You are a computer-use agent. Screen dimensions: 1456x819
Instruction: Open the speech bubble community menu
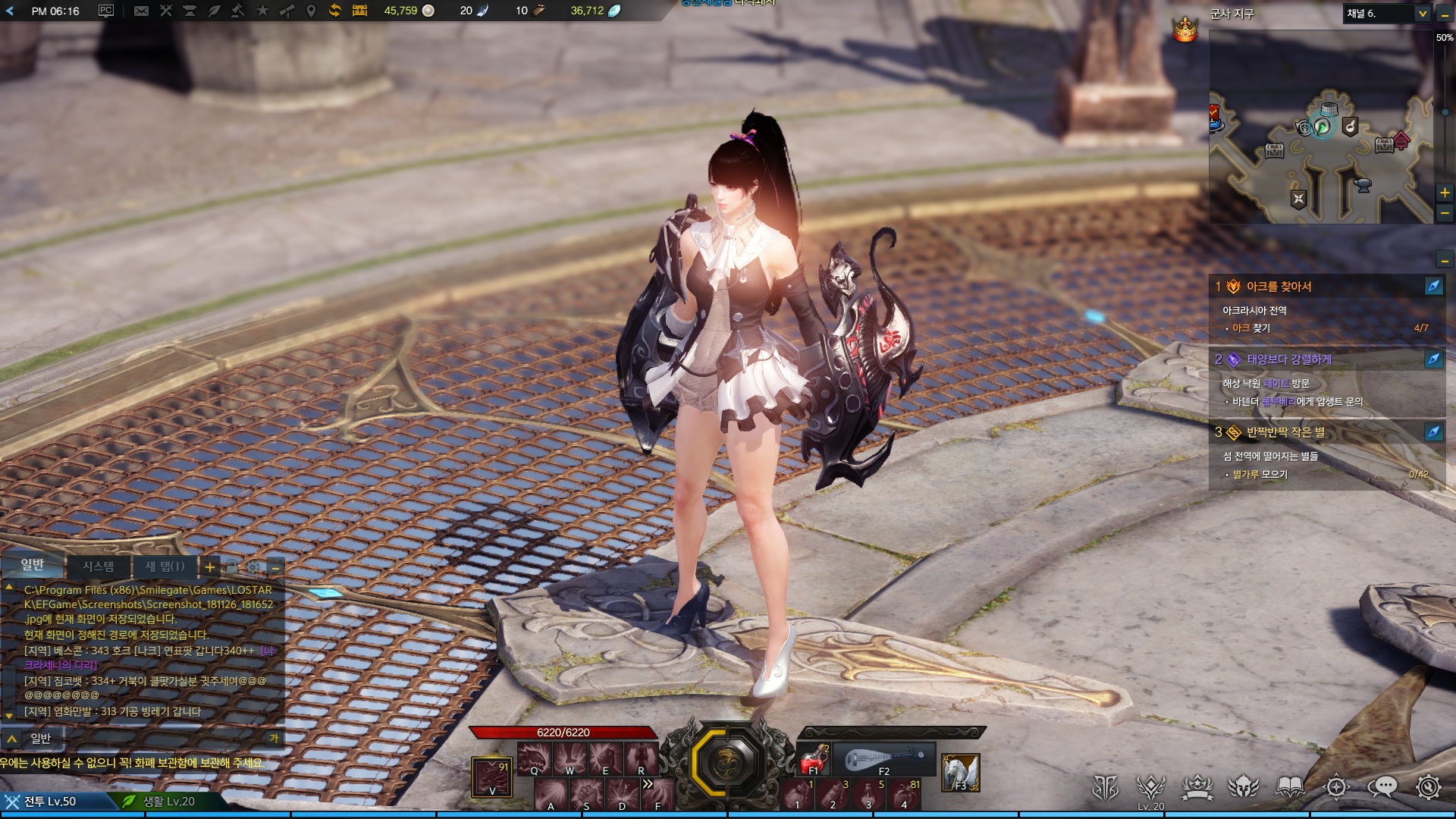click(1382, 787)
